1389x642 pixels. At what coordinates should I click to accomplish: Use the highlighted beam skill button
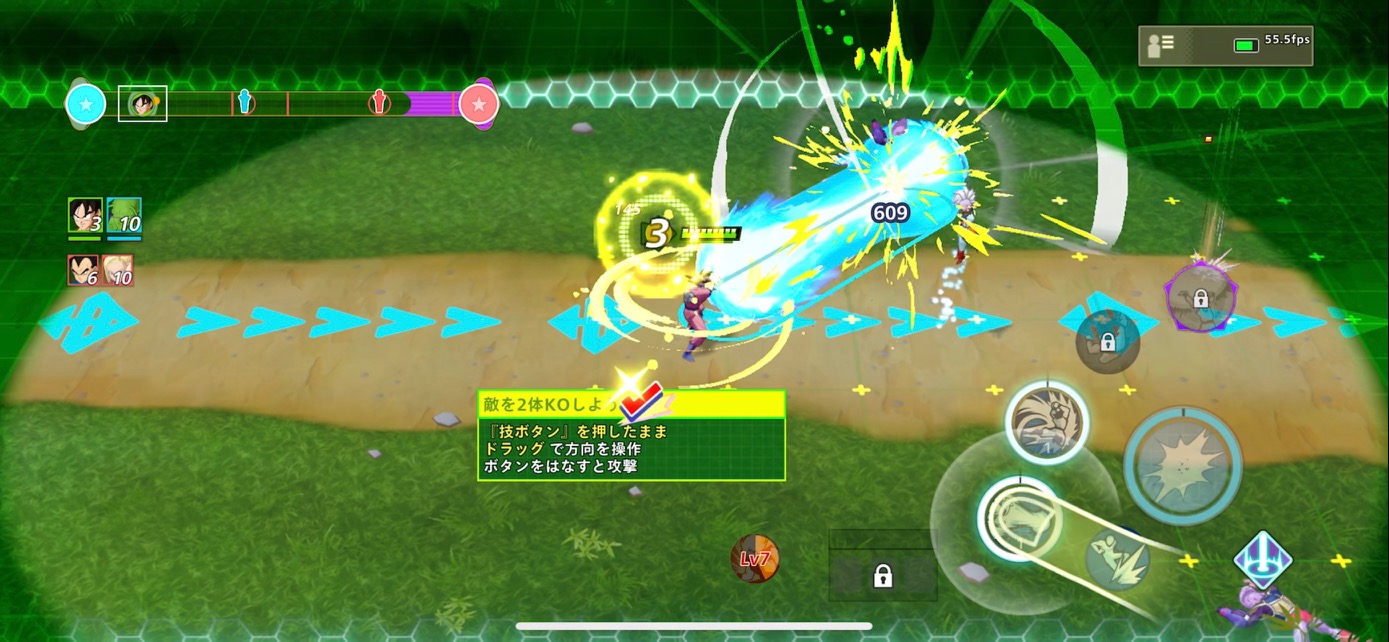point(1018,517)
